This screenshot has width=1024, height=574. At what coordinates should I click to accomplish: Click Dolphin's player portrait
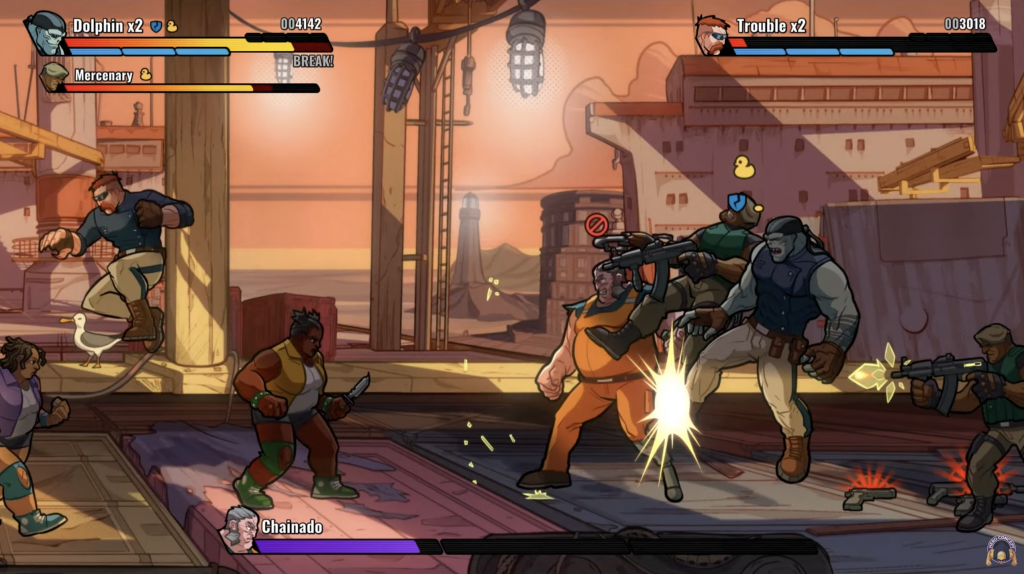point(45,32)
